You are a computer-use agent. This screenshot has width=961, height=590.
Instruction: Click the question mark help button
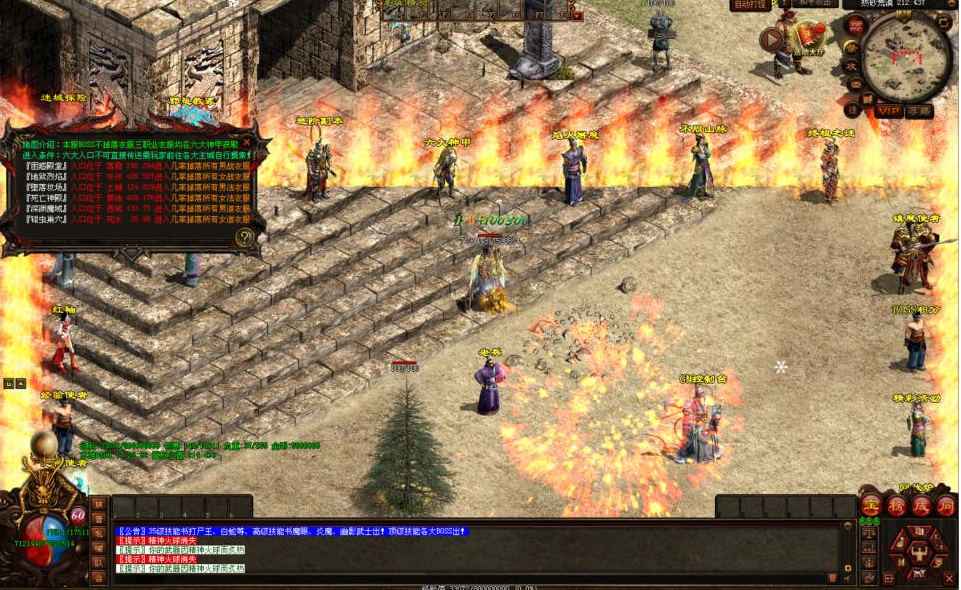[244, 237]
